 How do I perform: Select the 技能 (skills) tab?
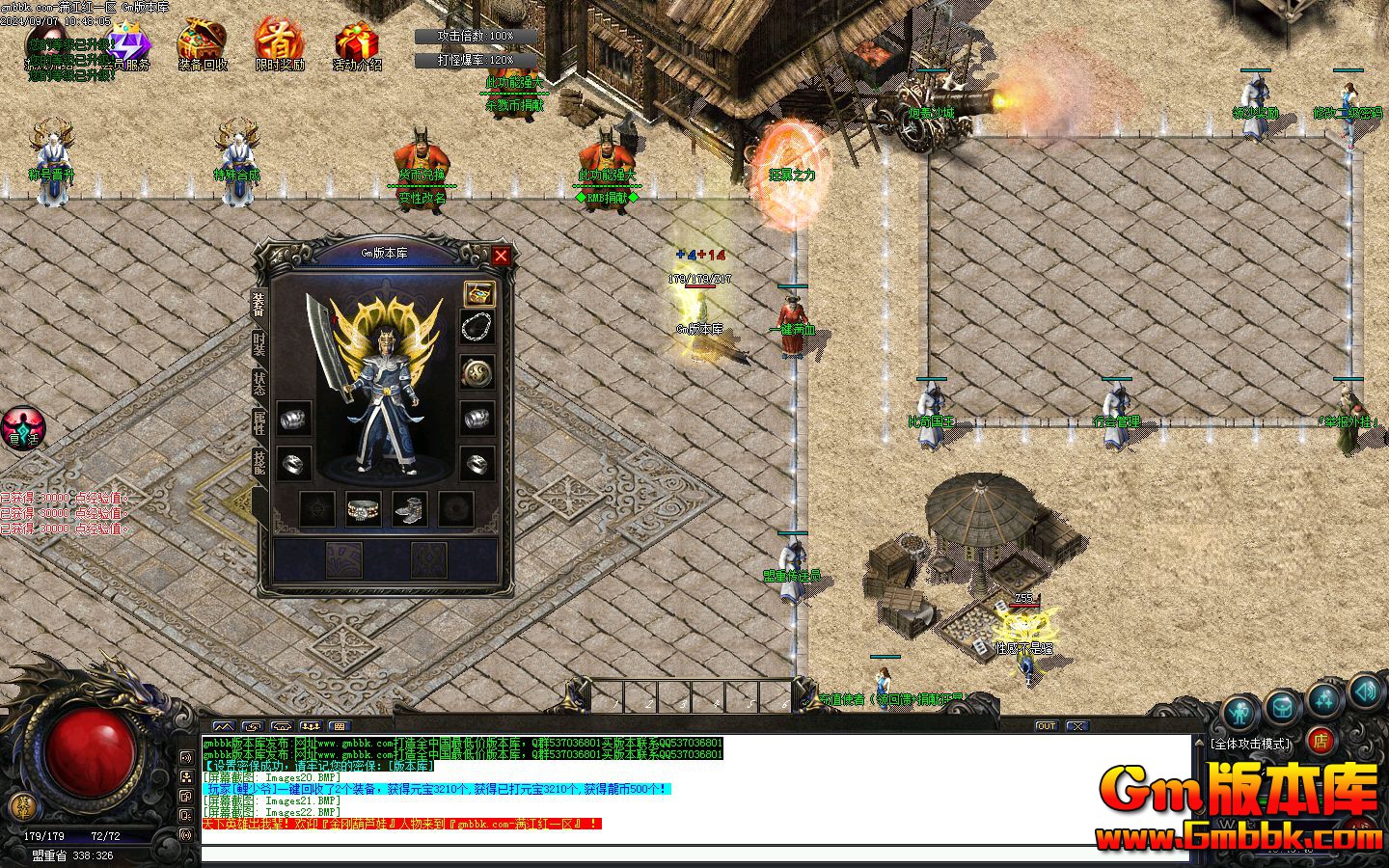[x=259, y=462]
